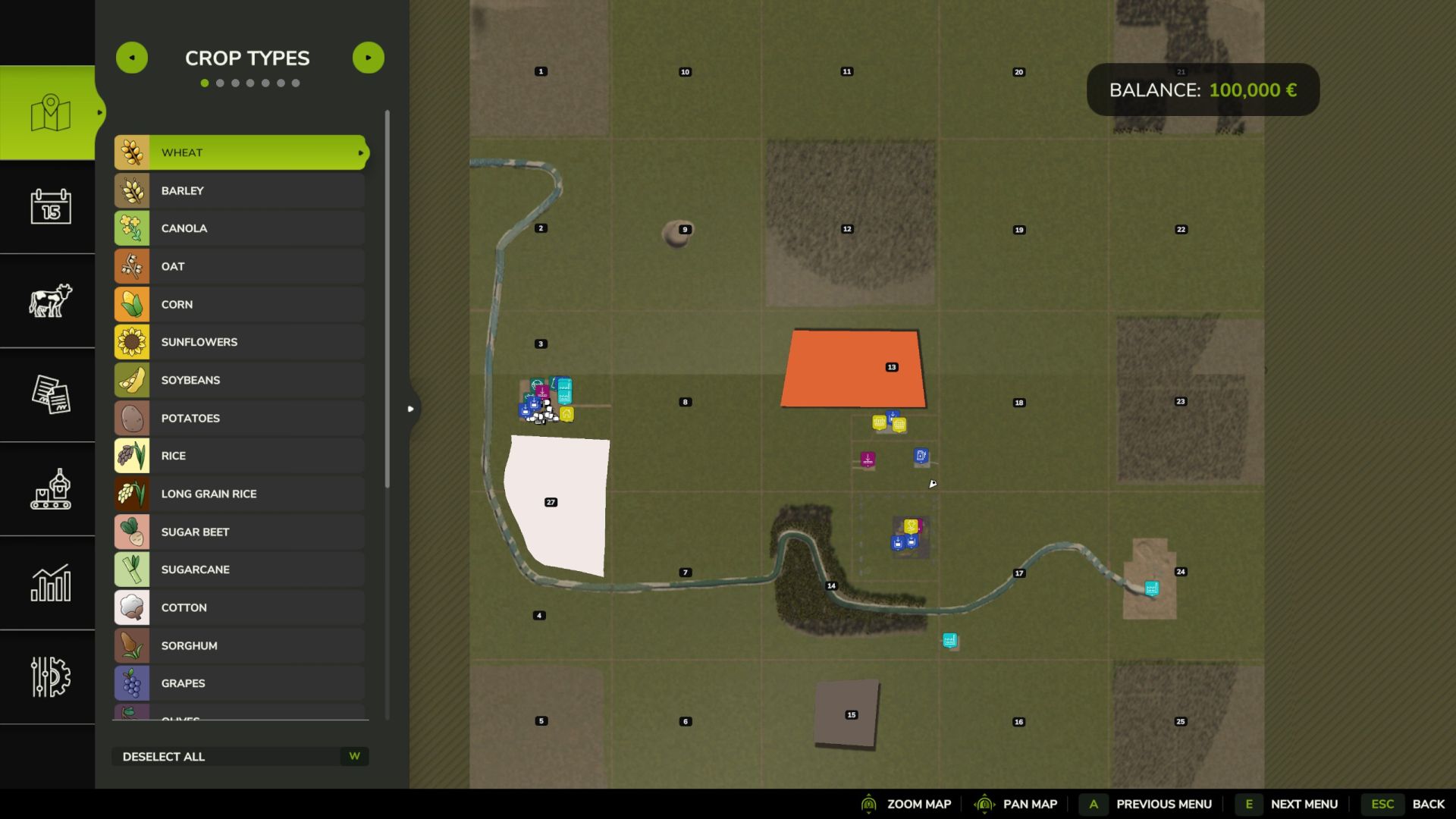This screenshot has height=819, width=1456.
Task: Select the Potatoes crop type
Action: pyautogui.click(x=240, y=418)
